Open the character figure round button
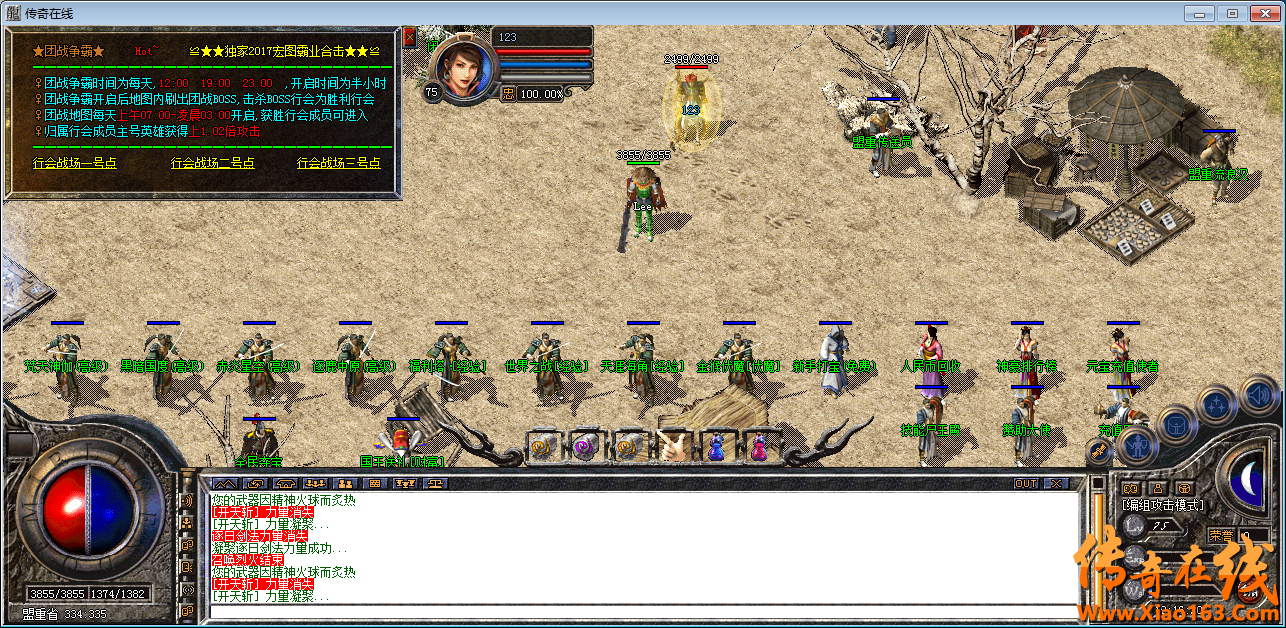 click(1139, 445)
